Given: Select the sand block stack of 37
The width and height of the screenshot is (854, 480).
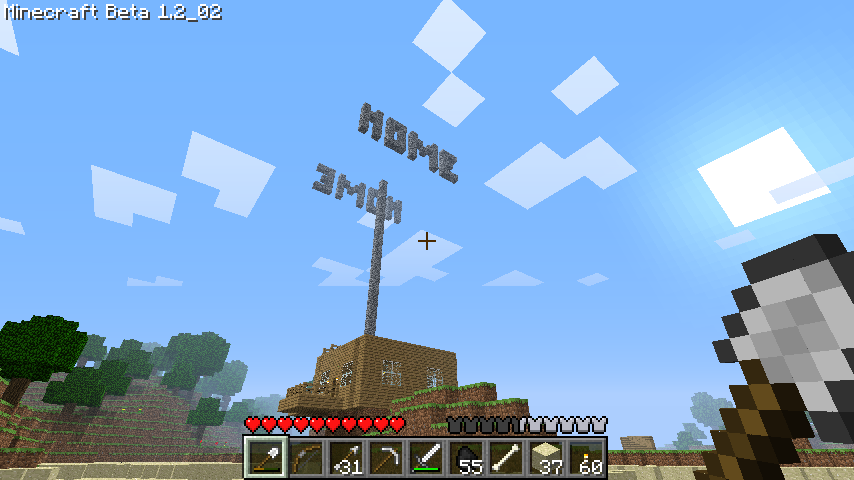Looking at the screenshot, I should click(x=546, y=458).
